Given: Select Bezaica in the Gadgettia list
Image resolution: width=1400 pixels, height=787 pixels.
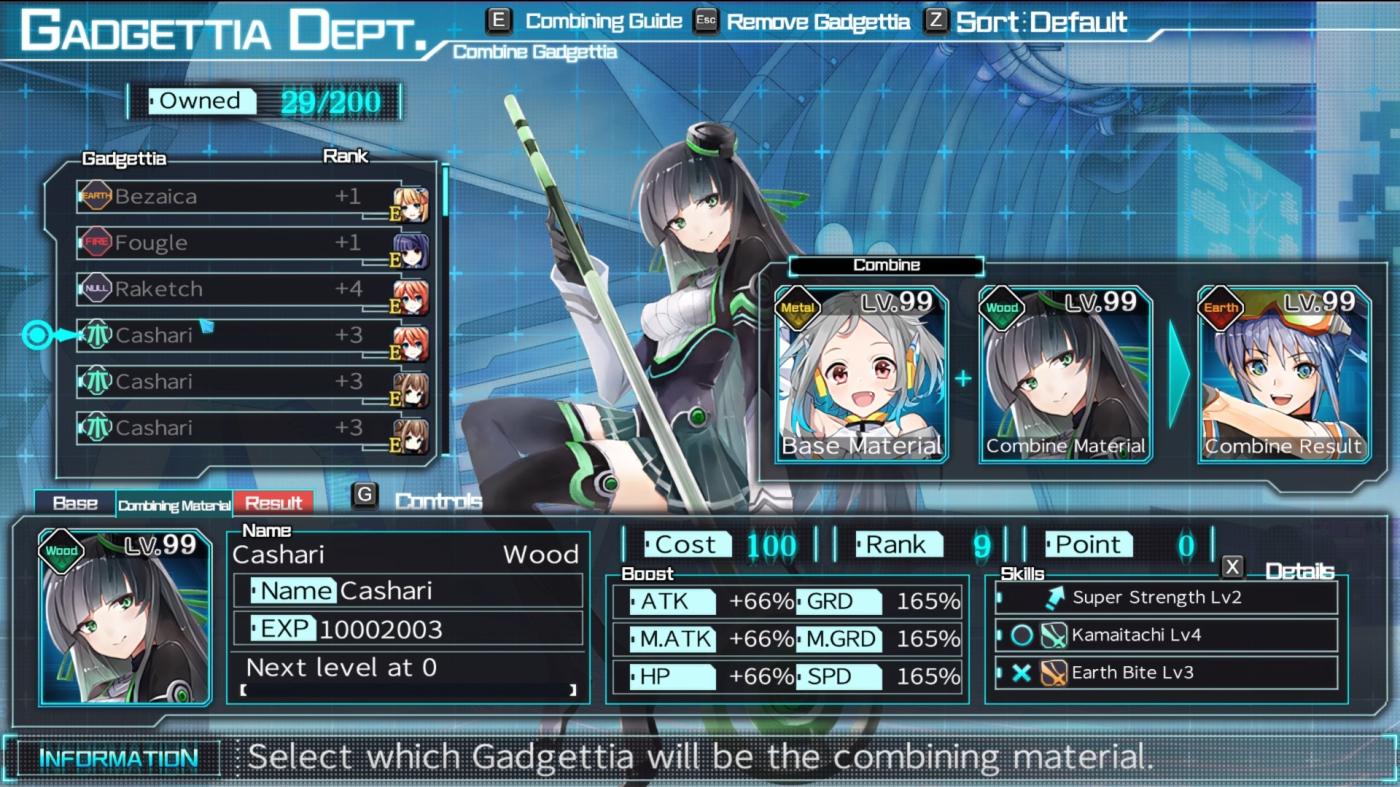Looking at the screenshot, I should pyautogui.click(x=250, y=197).
